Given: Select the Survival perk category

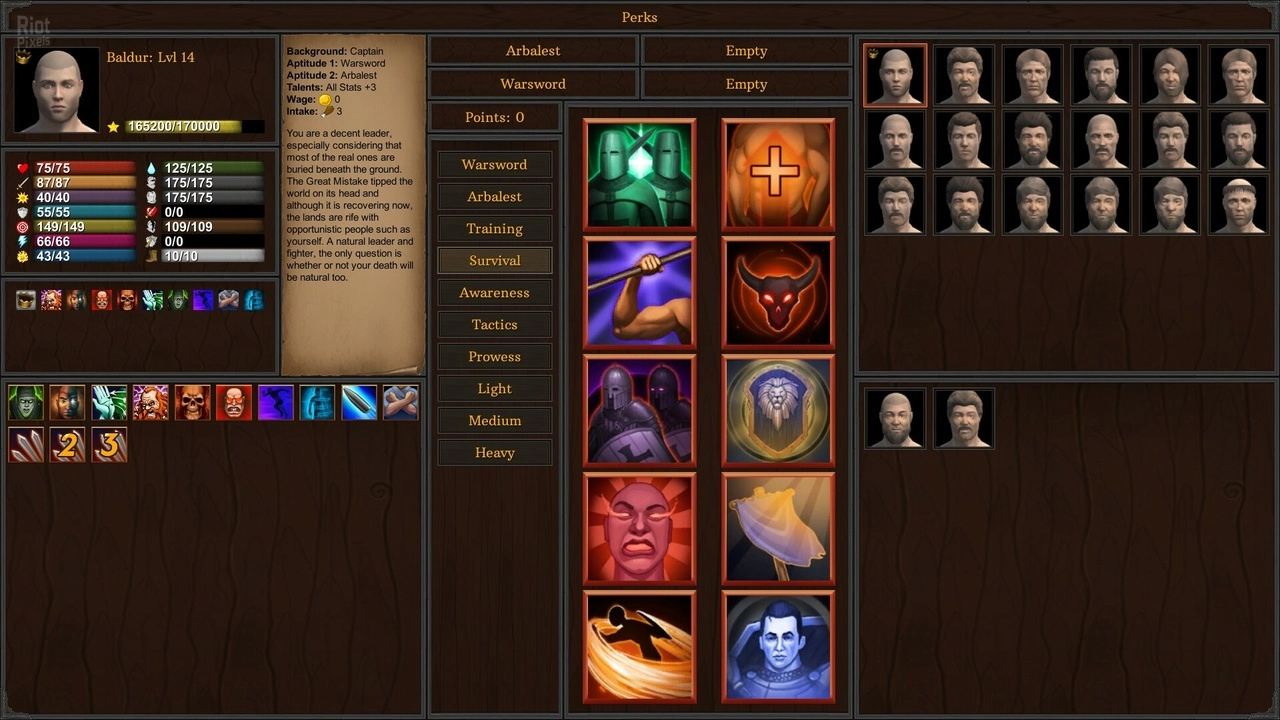Looking at the screenshot, I should tap(494, 261).
